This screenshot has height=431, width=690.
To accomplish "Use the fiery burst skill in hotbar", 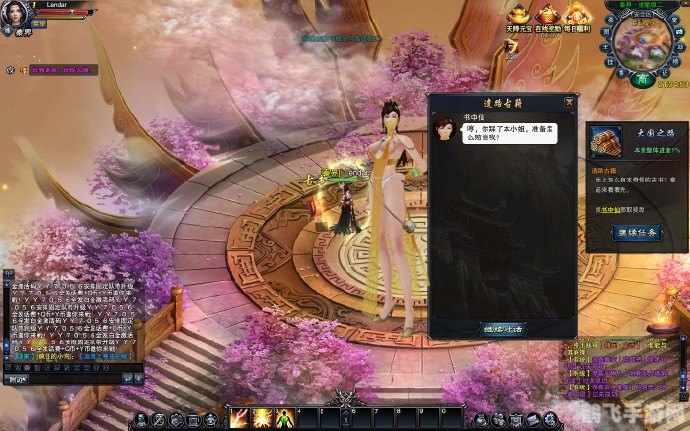I will (x=262, y=416).
